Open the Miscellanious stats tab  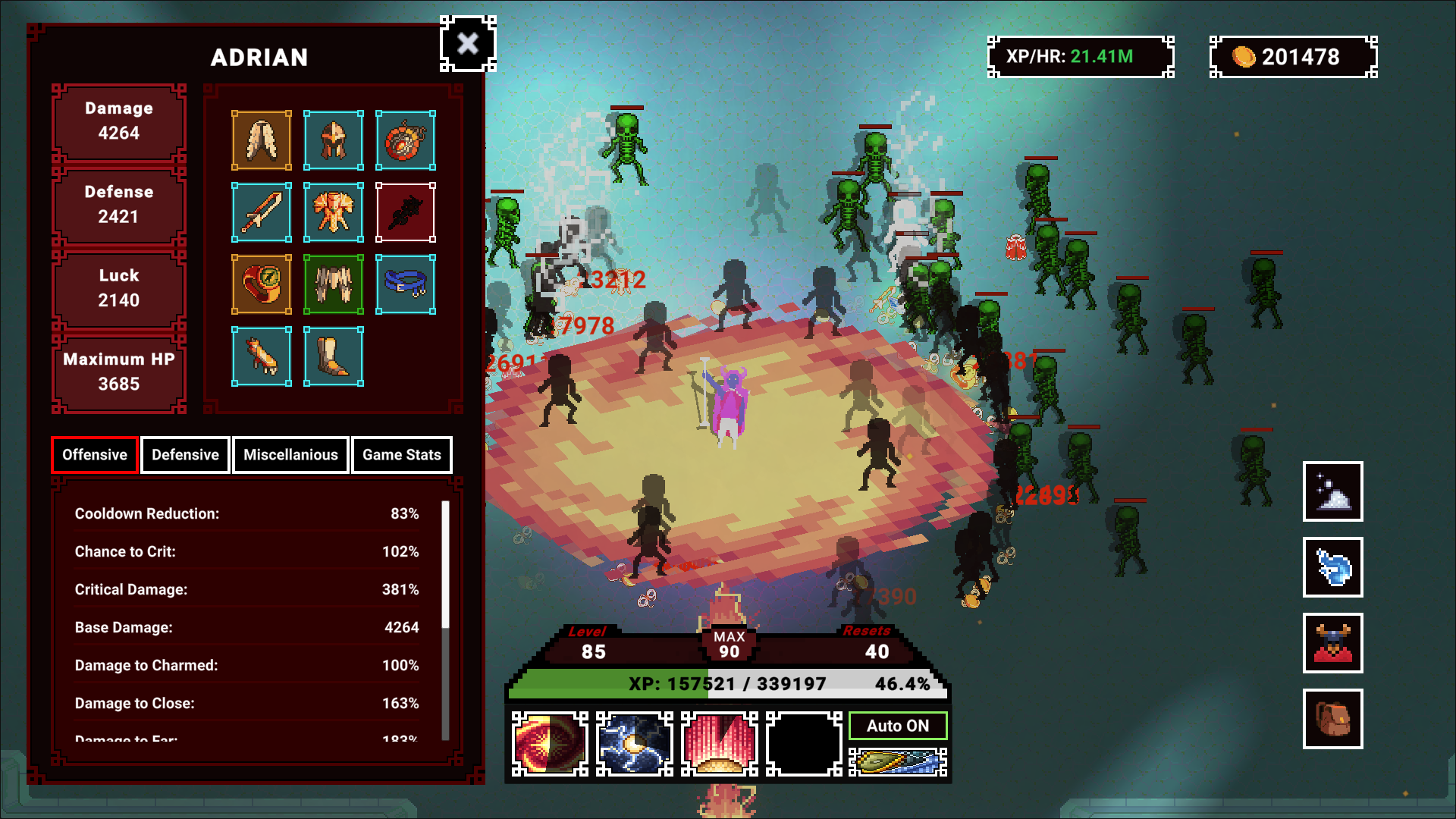(x=290, y=455)
